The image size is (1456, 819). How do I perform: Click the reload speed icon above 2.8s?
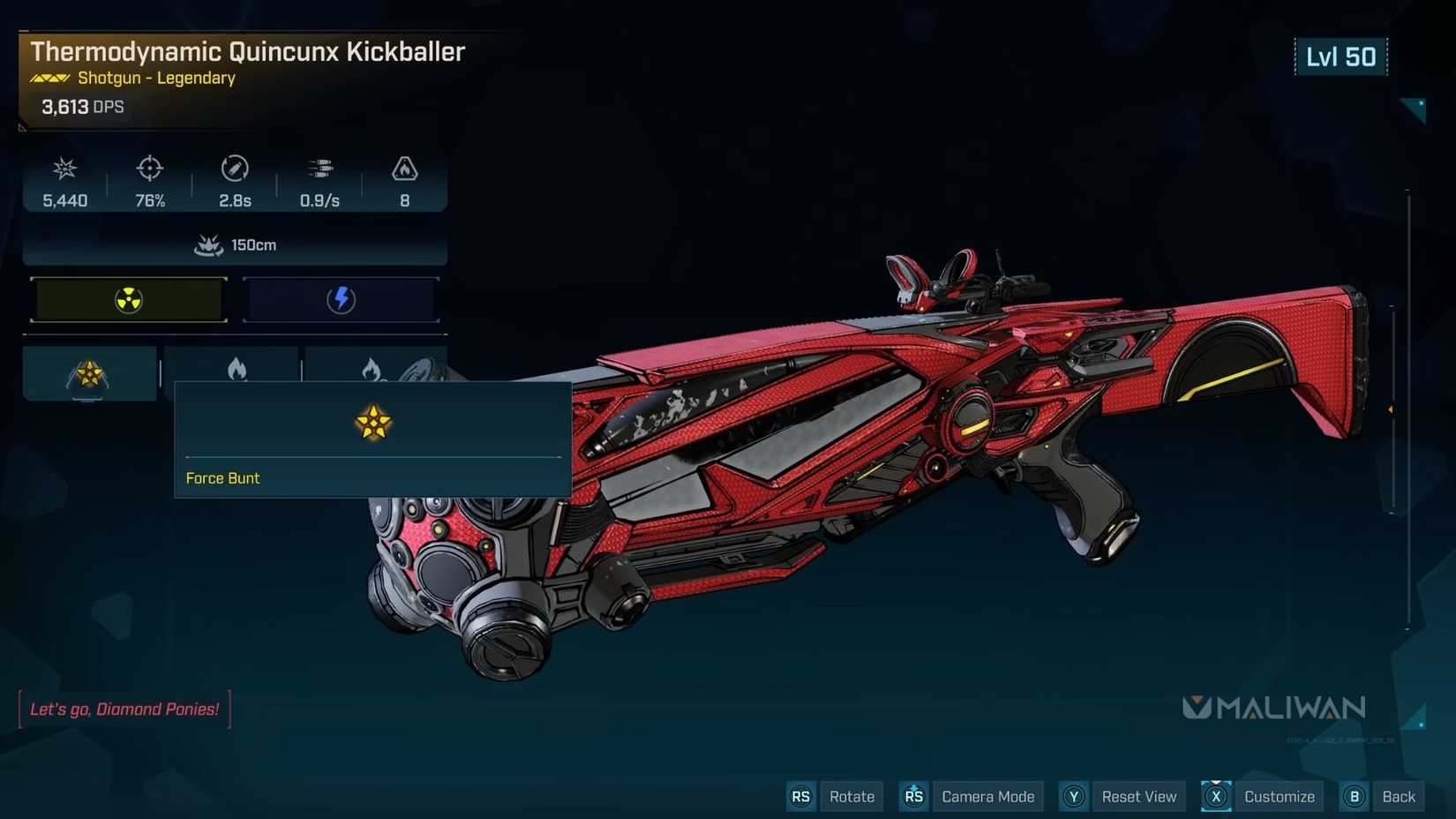coord(234,169)
